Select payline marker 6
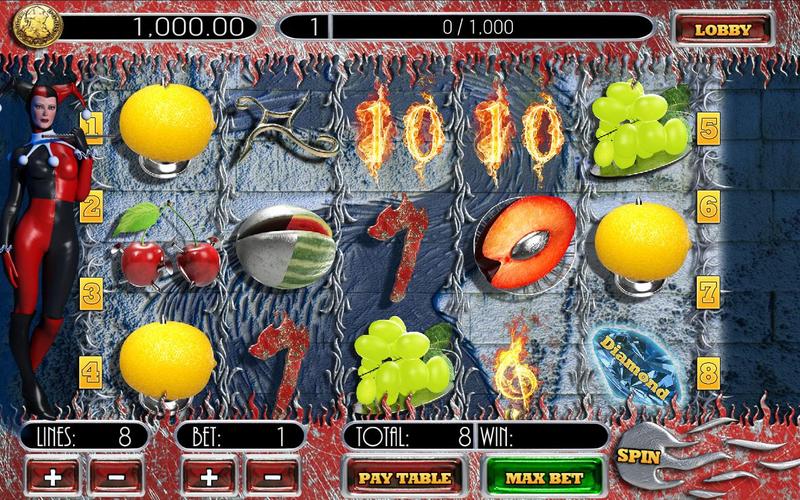Screen dimensions: 800x500 [x=708, y=207]
